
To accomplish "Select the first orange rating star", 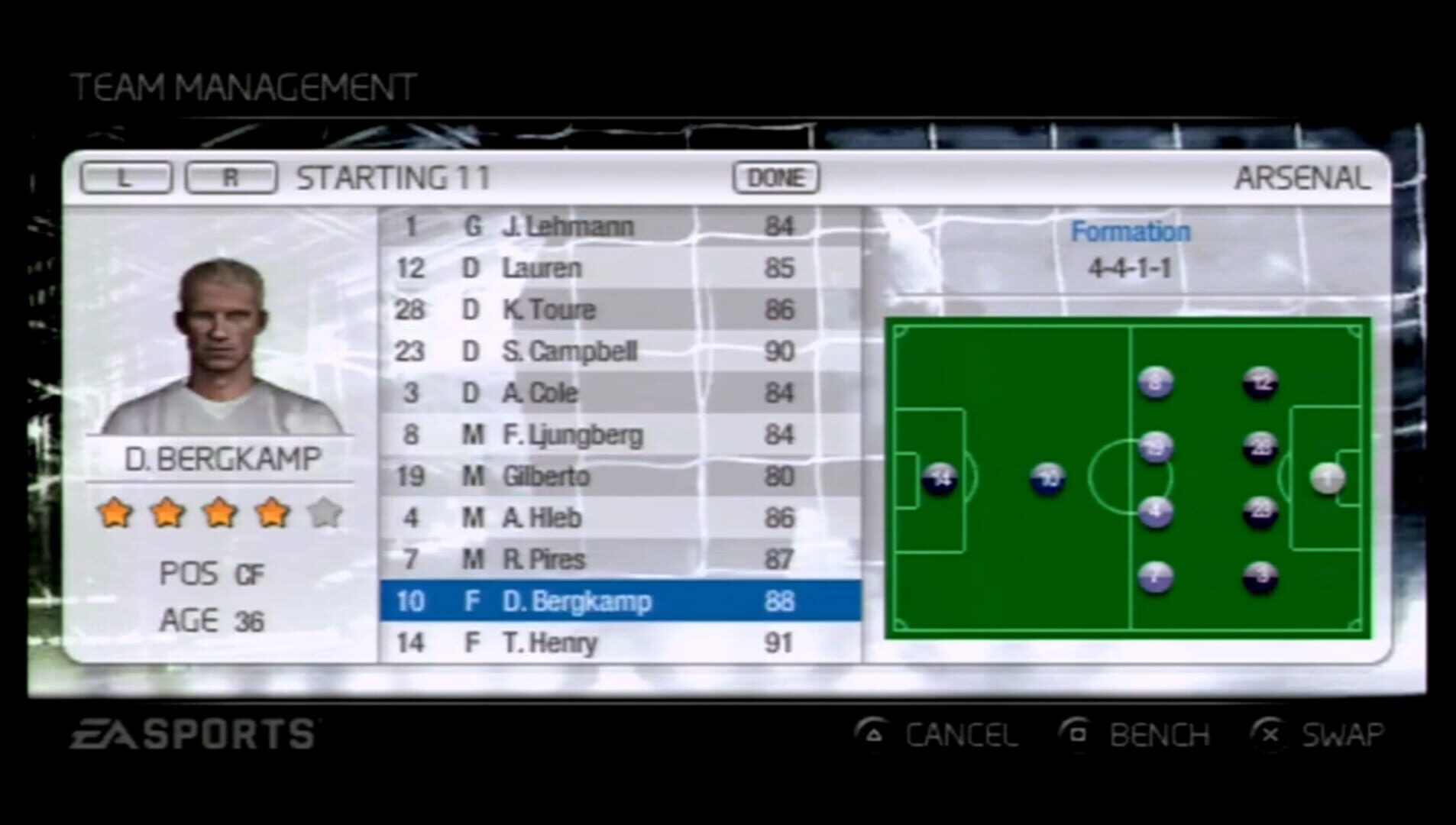I will click(115, 513).
